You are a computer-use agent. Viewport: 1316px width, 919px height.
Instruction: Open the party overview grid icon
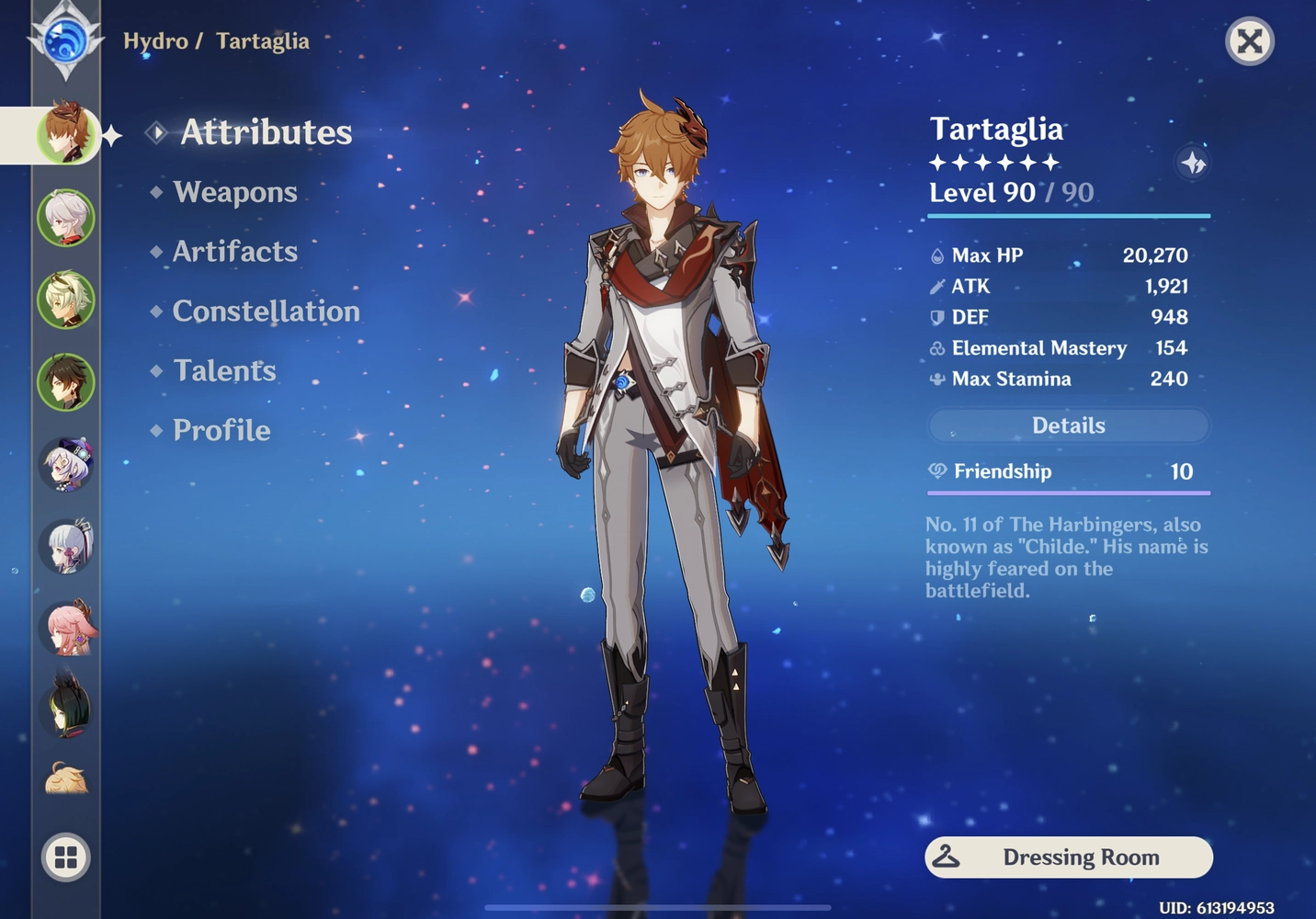tap(64, 857)
